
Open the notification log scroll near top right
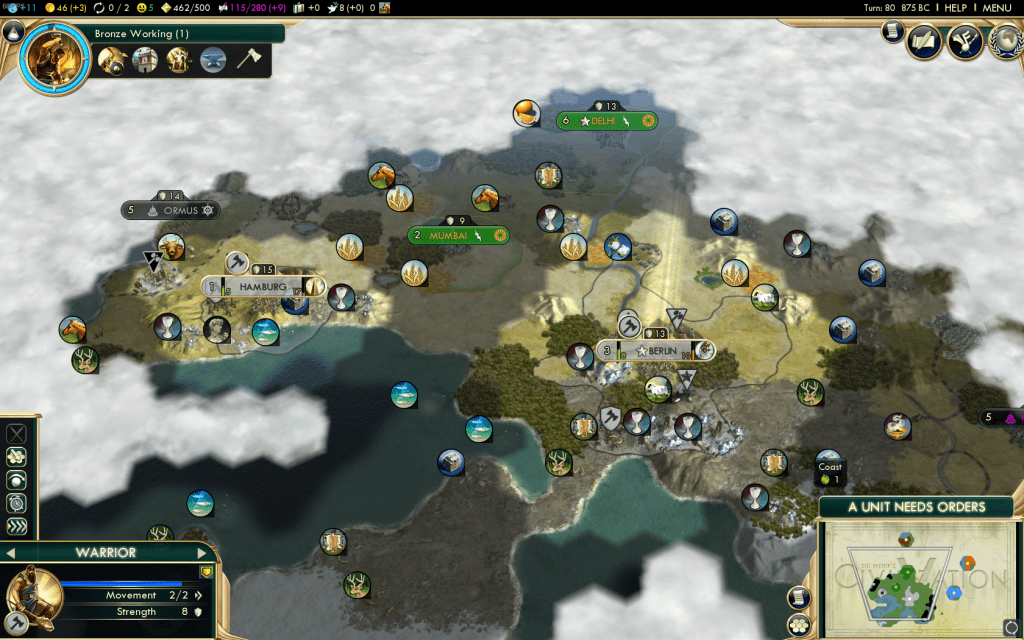[x=893, y=33]
